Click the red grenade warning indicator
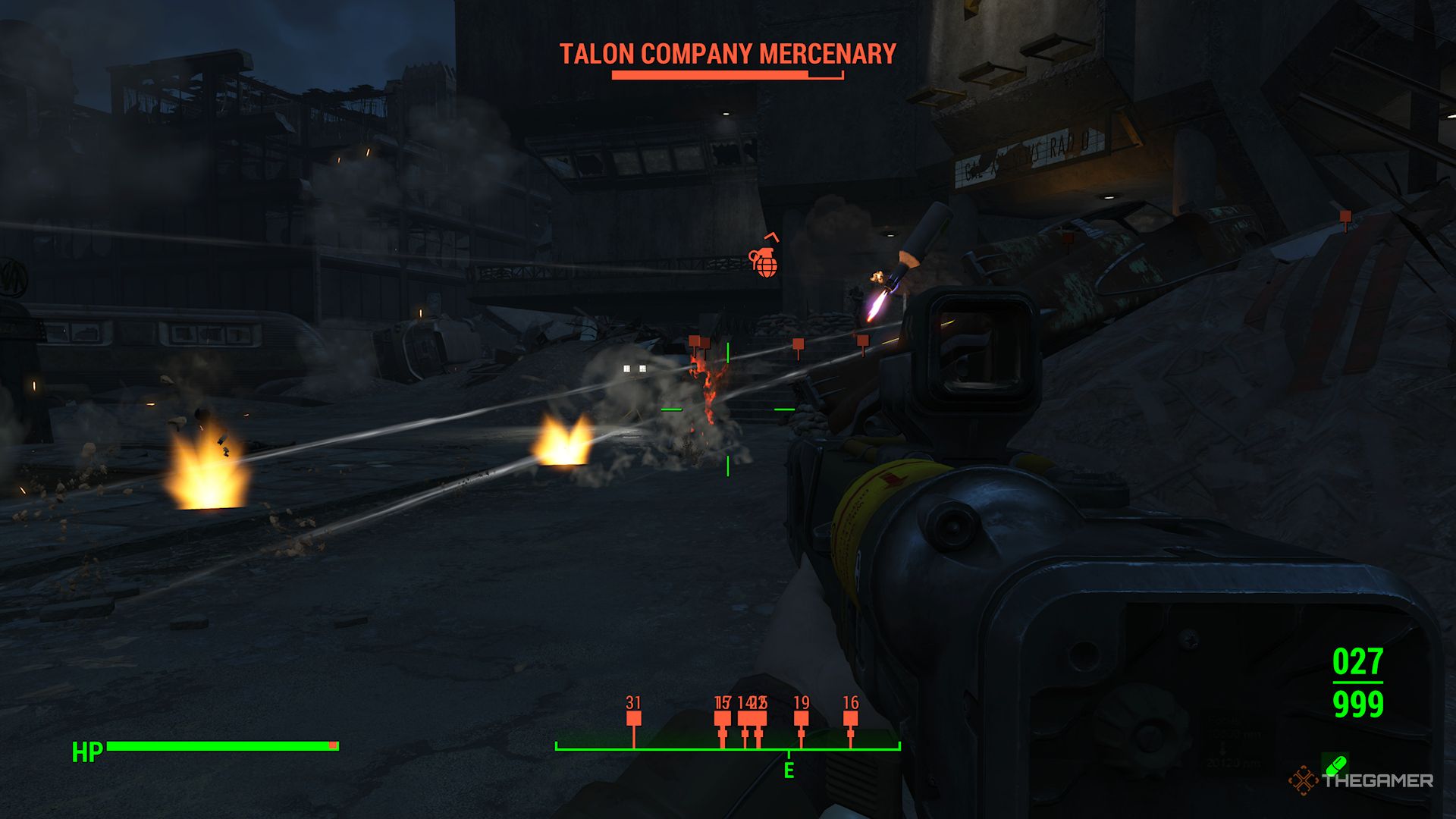The image size is (1456, 819). [765, 262]
